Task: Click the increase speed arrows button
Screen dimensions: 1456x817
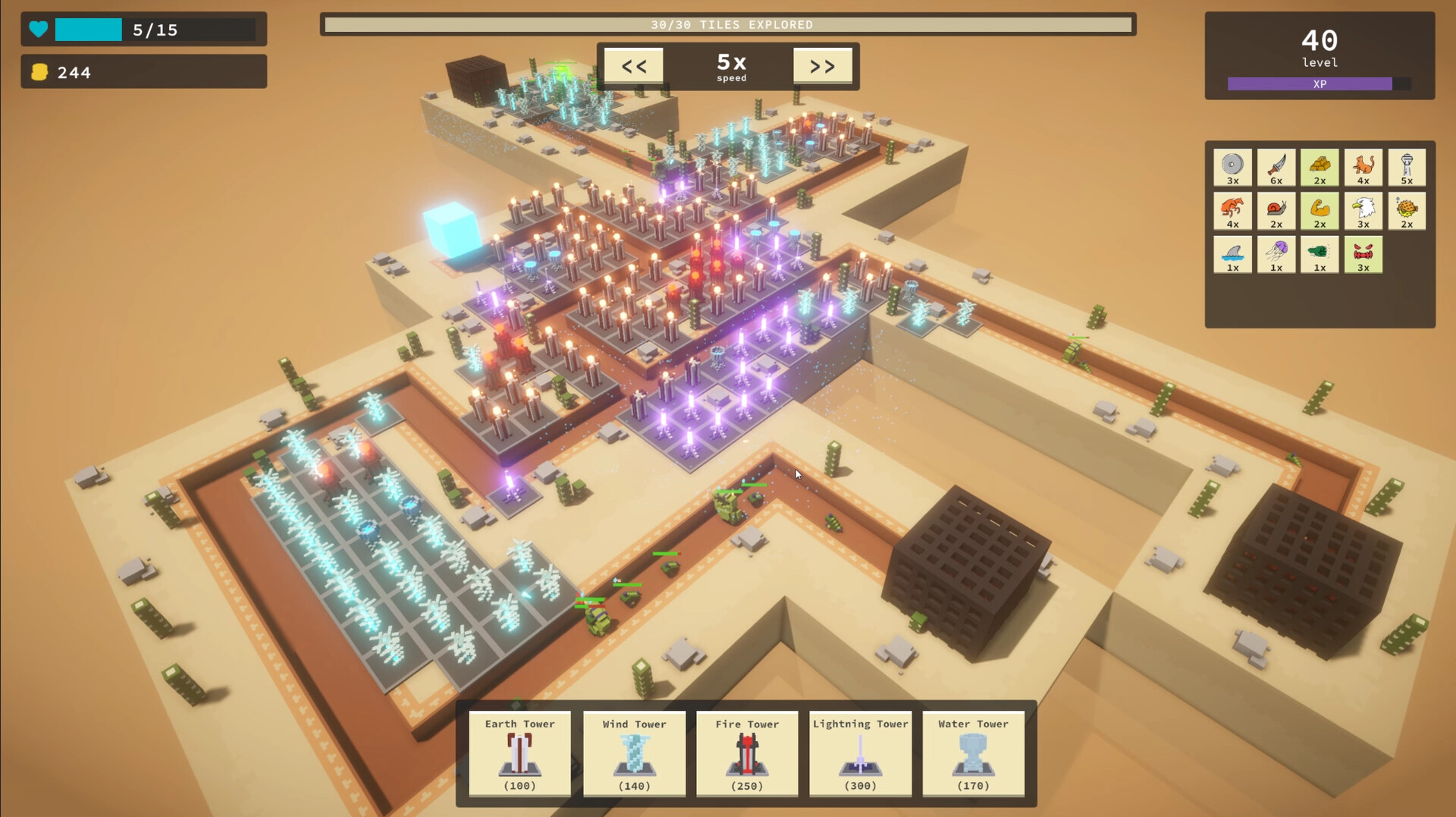Action: pyautogui.click(x=823, y=65)
